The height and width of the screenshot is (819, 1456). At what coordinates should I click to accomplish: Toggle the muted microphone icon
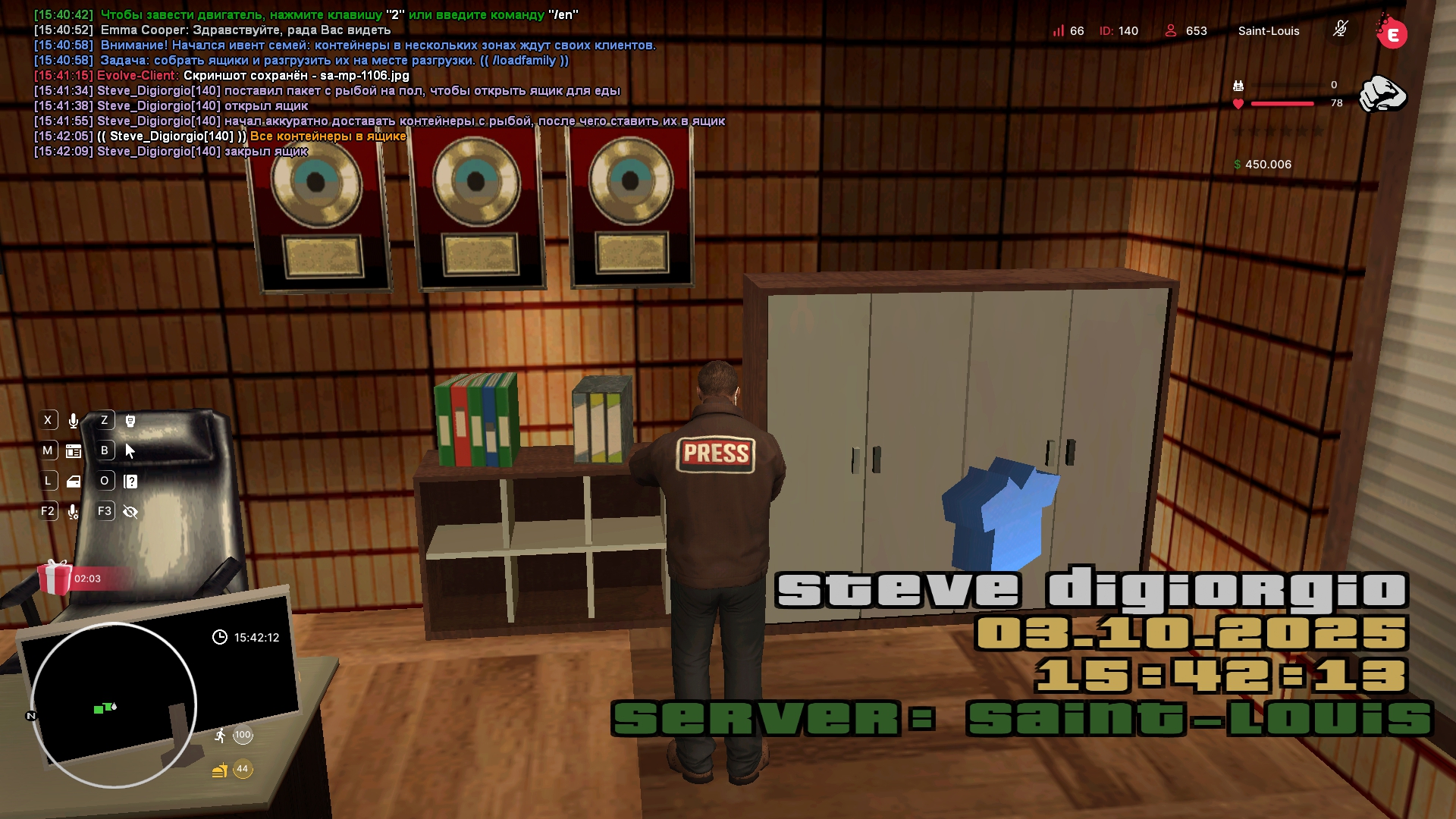click(1340, 30)
